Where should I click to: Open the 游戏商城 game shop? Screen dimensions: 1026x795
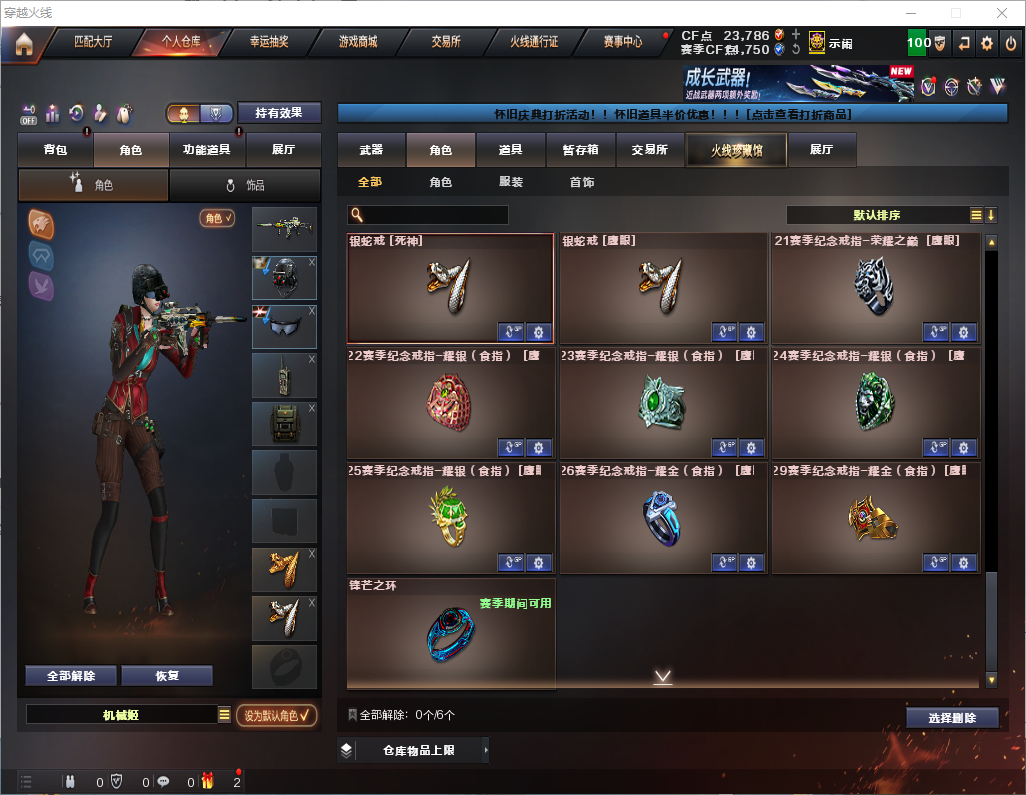pos(358,43)
